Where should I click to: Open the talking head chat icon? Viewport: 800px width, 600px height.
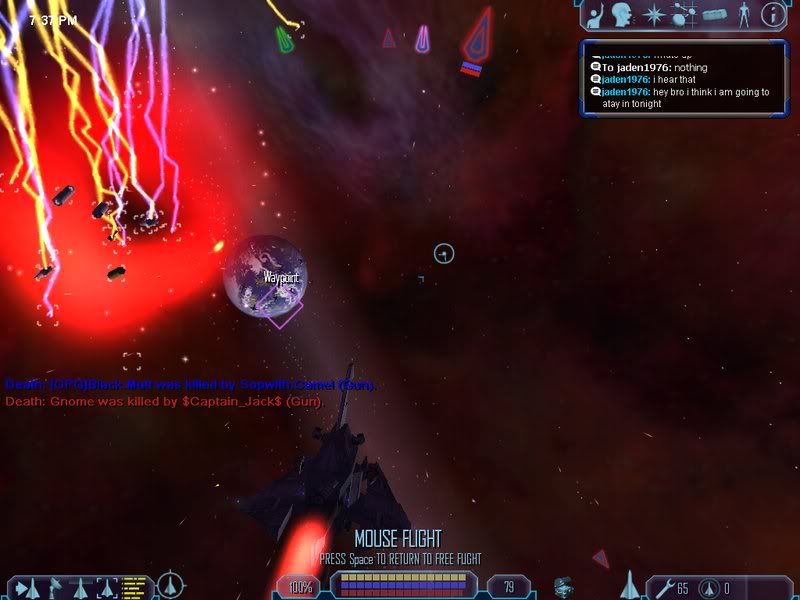[620, 15]
